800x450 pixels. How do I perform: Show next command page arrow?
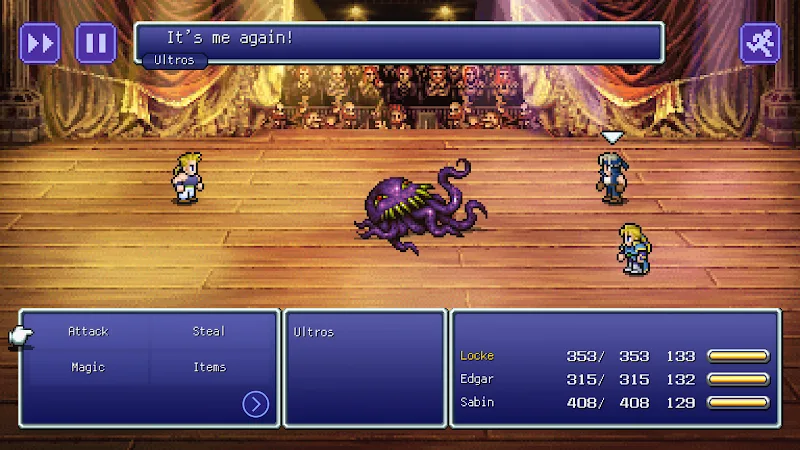256,404
